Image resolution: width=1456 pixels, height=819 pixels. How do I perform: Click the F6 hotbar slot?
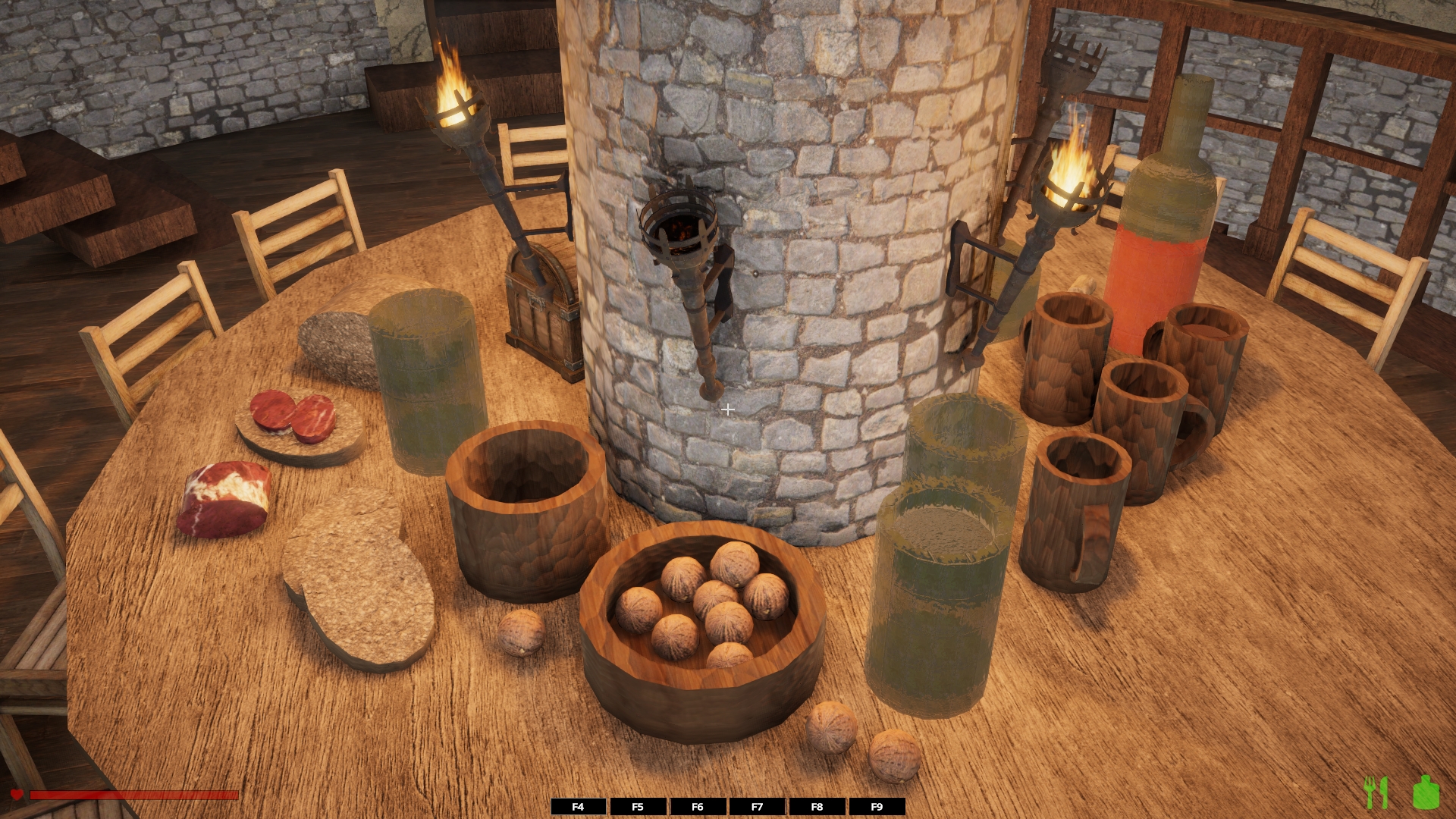pyautogui.click(x=698, y=807)
